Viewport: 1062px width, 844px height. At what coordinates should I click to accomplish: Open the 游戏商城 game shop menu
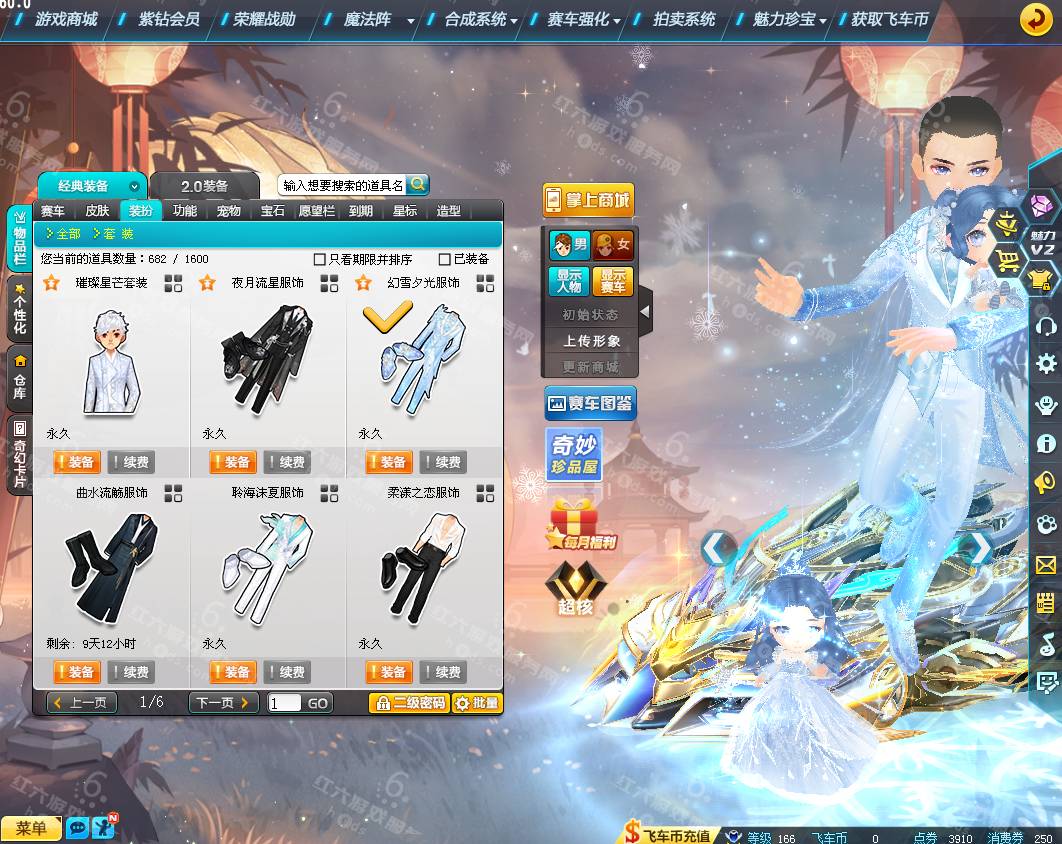(66, 19)
